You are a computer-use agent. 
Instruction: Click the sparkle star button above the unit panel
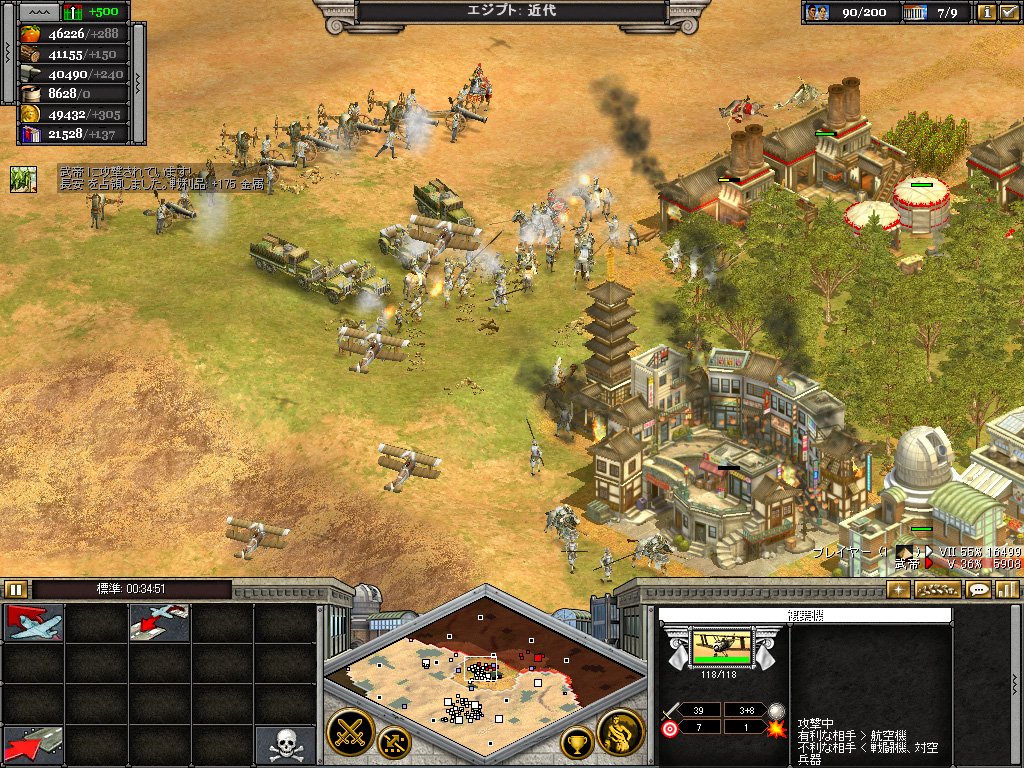[898, 590]
